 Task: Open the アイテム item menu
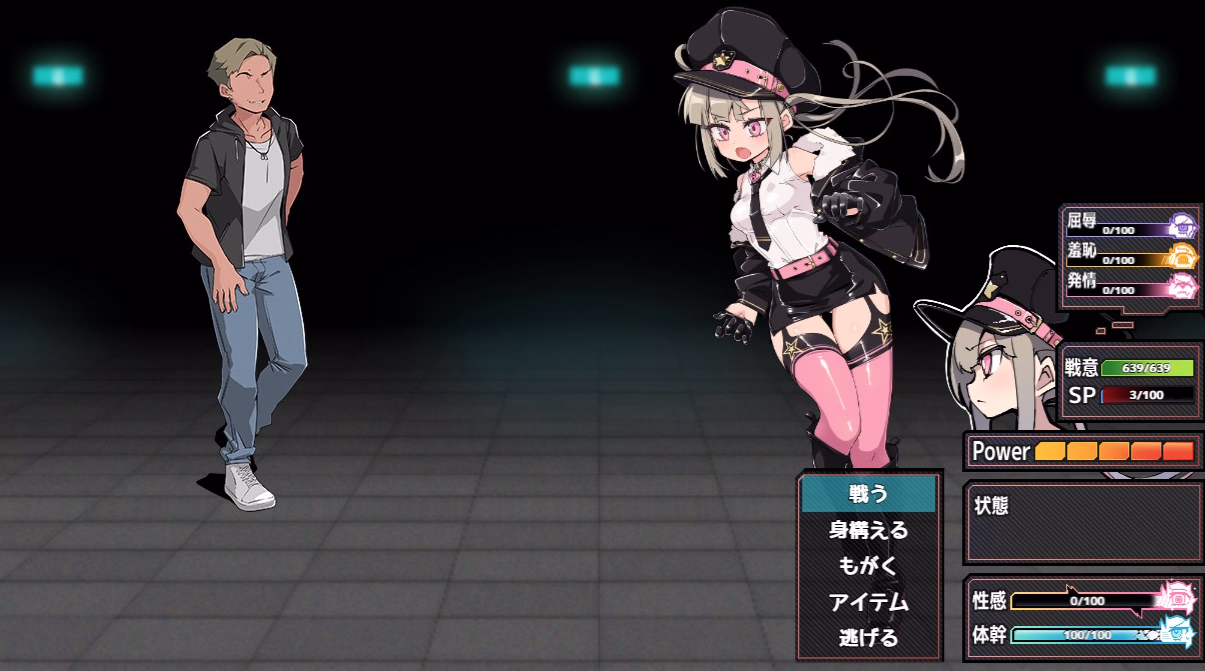click(x=868, y=602)
